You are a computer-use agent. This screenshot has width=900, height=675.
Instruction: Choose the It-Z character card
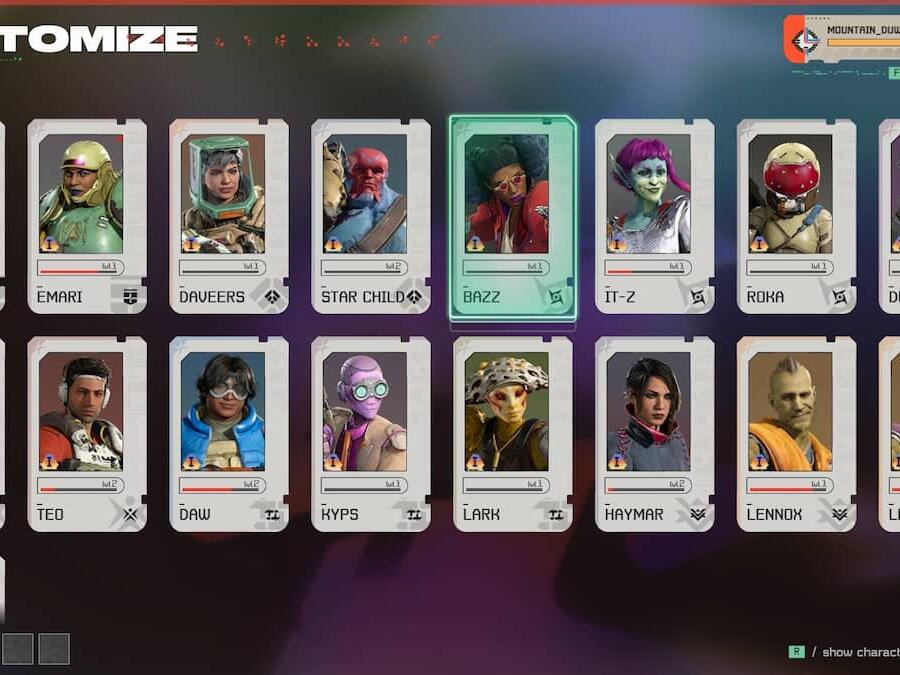655,215
